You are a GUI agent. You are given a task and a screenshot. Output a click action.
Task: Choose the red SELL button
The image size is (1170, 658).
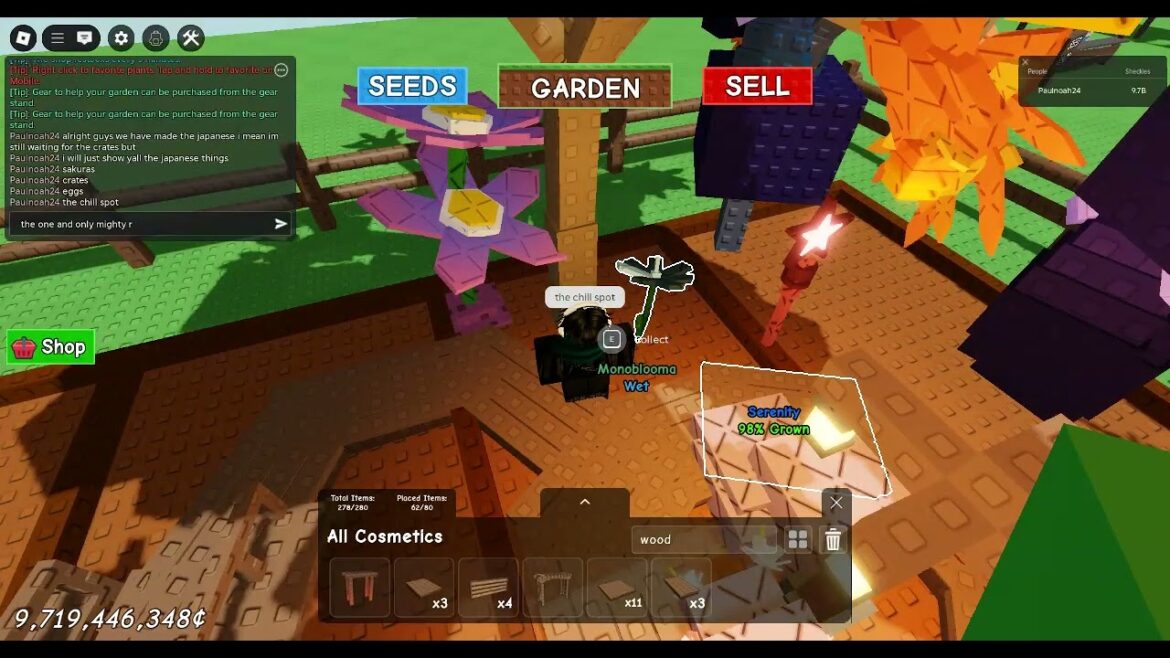[x=757, y=86]
